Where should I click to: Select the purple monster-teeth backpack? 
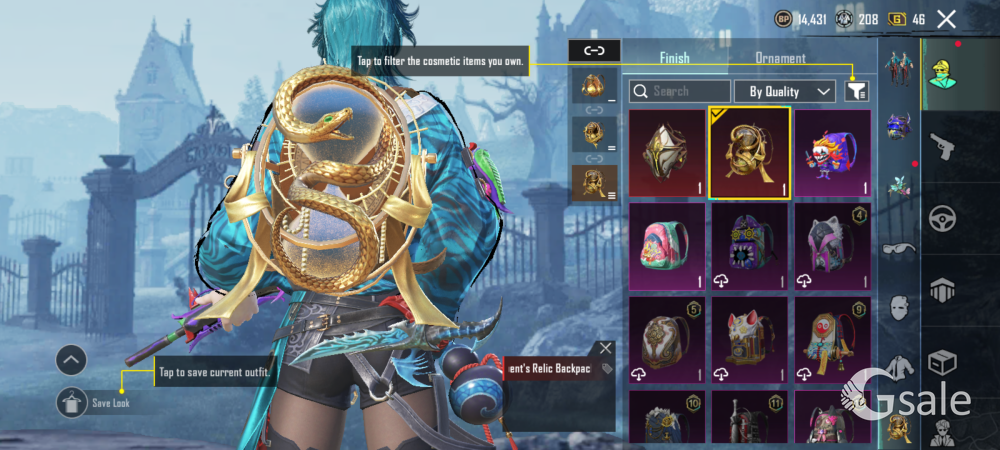tap(749, 247)
